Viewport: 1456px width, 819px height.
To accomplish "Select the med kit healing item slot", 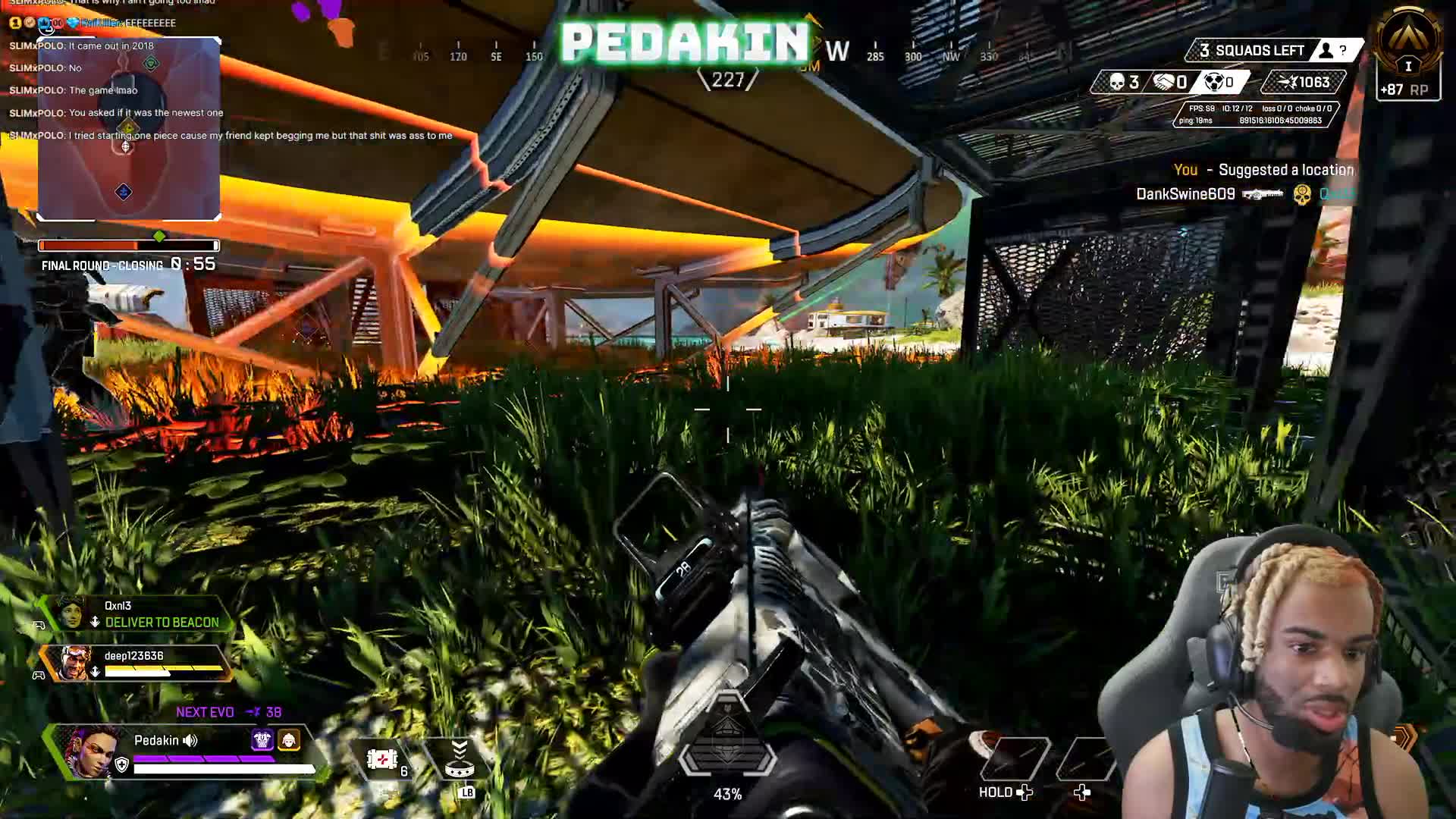I will coord(384,759).
